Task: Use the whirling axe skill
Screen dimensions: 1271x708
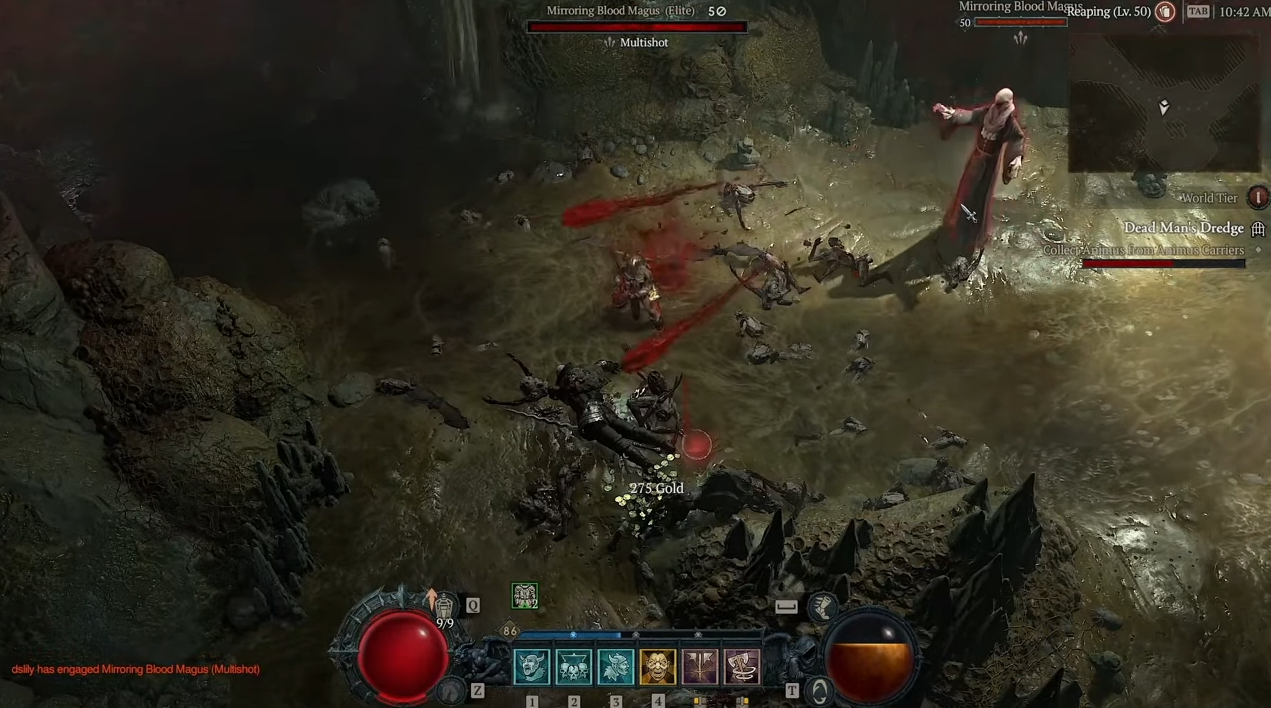Action: [x=742, y=667]
